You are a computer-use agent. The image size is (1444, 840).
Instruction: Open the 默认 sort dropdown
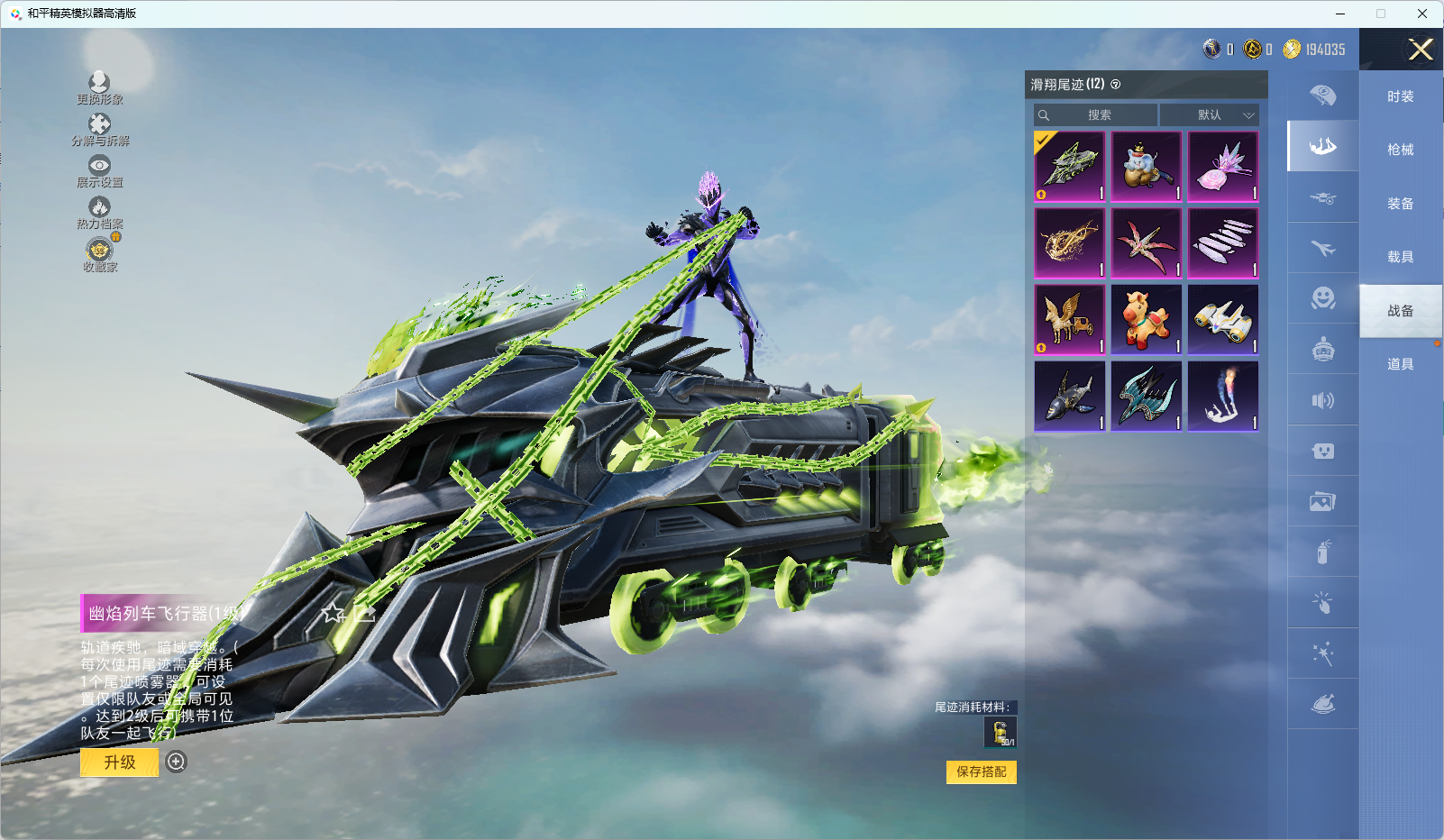[1210, 115]
